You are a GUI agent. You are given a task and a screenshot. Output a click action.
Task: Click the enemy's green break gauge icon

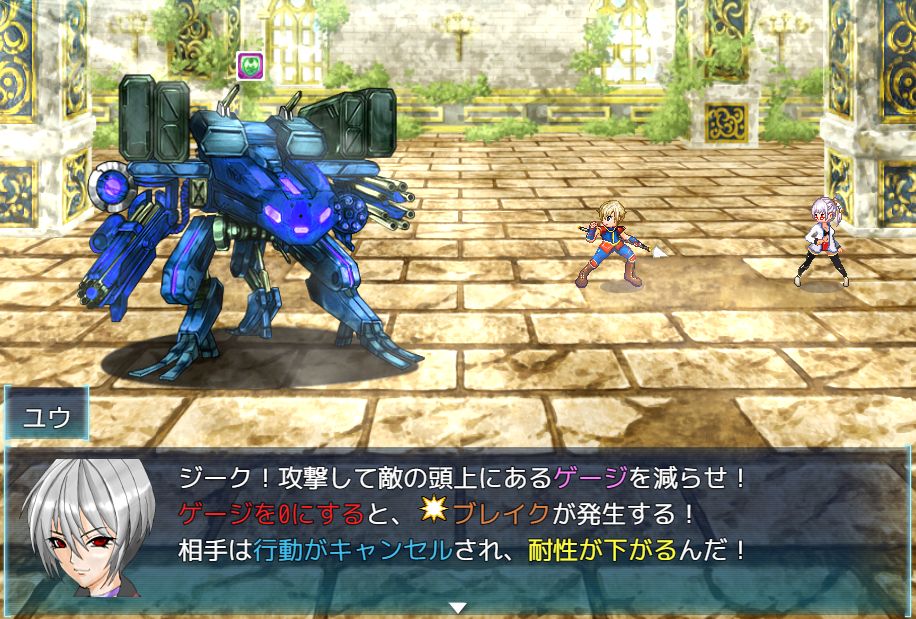coord(250,66)
